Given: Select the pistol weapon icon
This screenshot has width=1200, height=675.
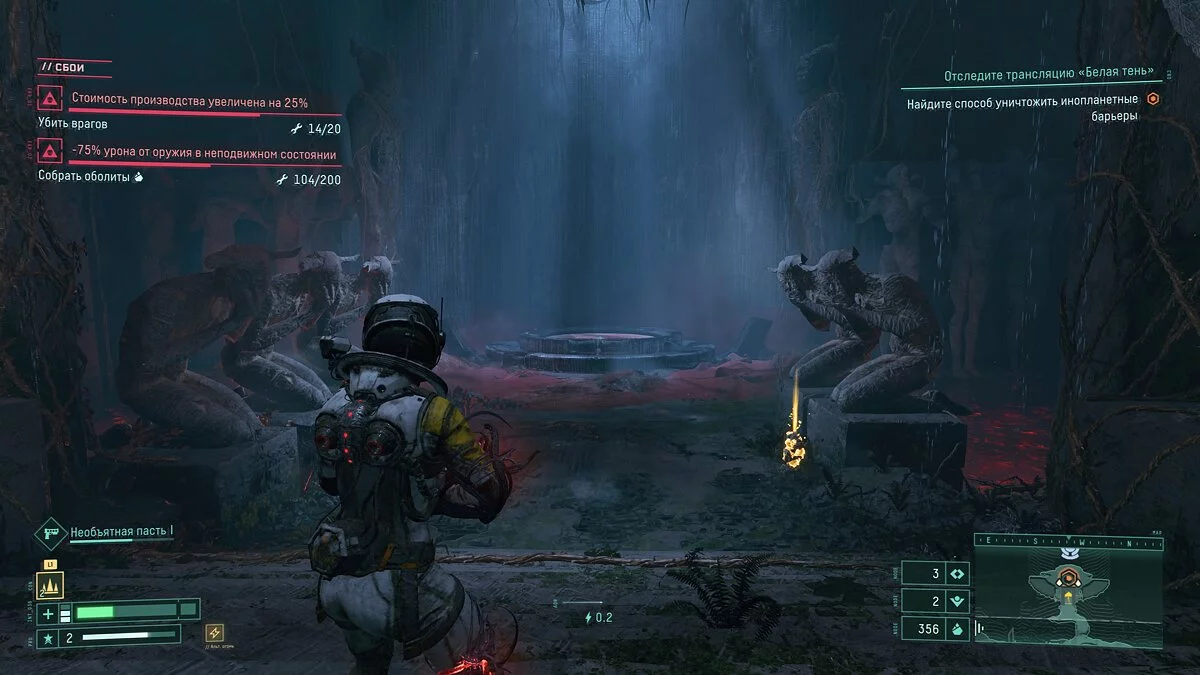Looking at the screenshot, I should coord(52,533).
